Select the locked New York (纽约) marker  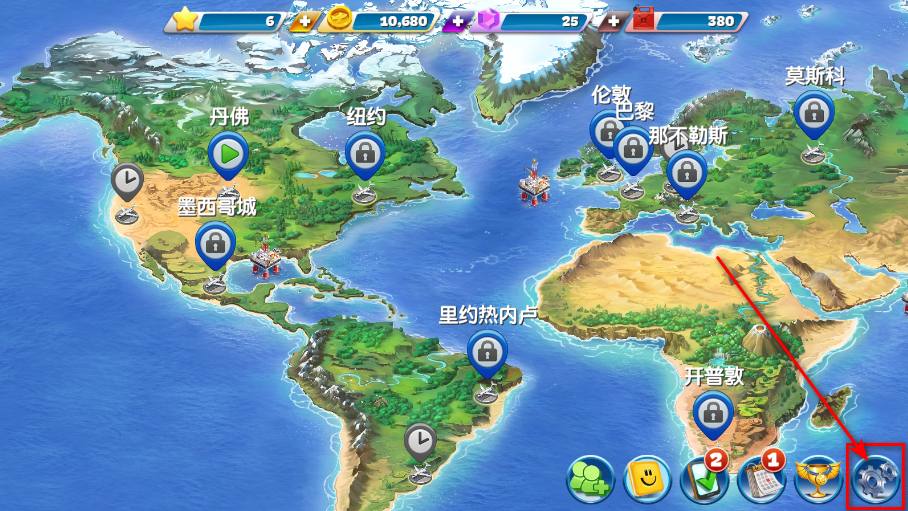coord(365,153)
